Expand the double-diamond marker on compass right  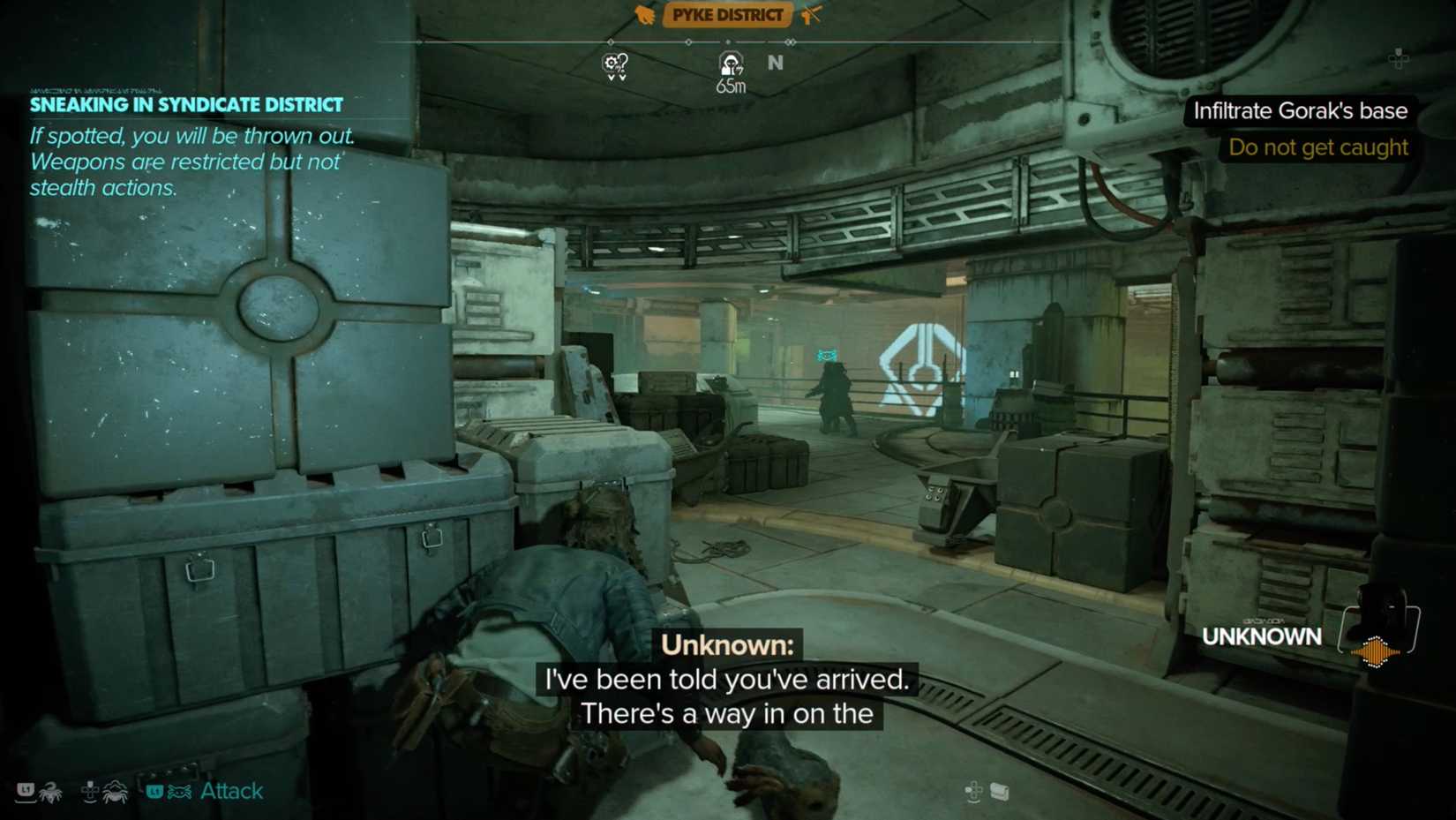click(790, 41)
